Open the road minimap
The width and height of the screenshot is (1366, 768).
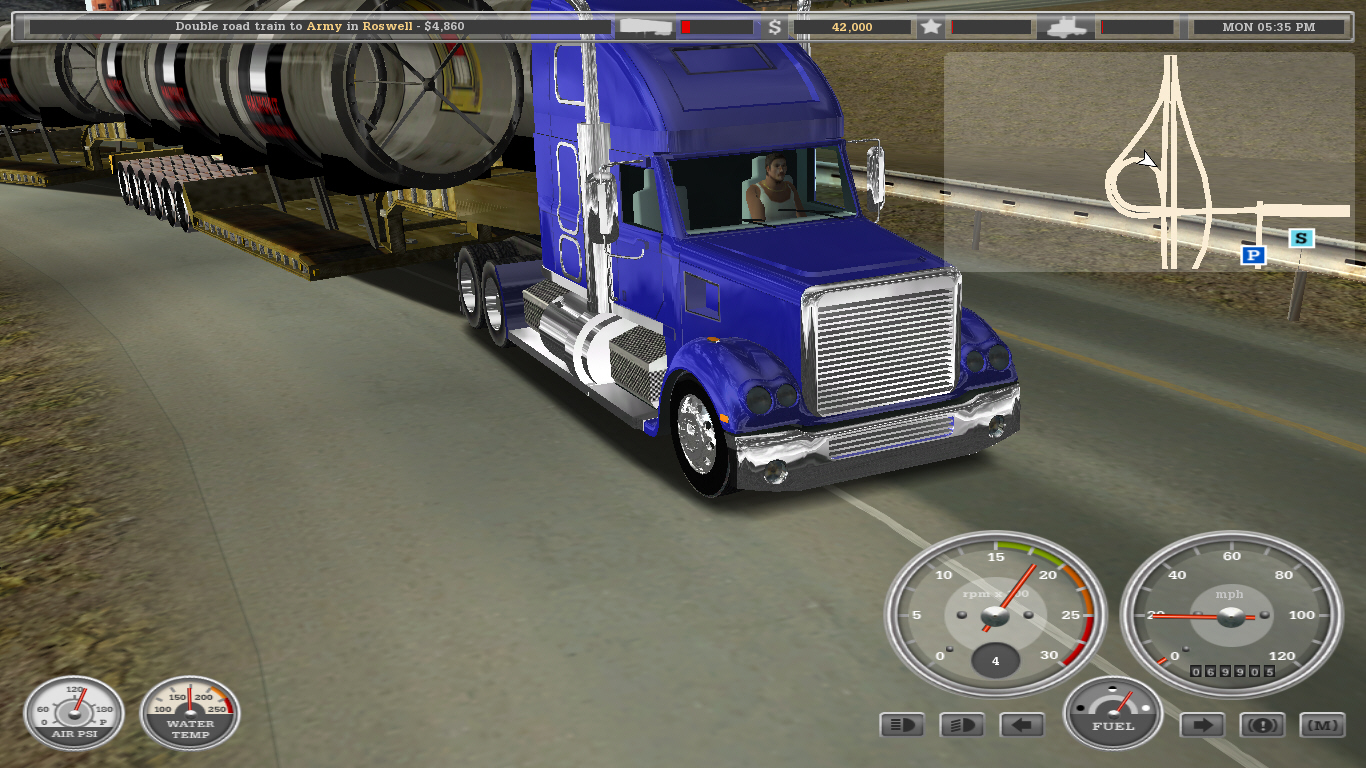1148,161
